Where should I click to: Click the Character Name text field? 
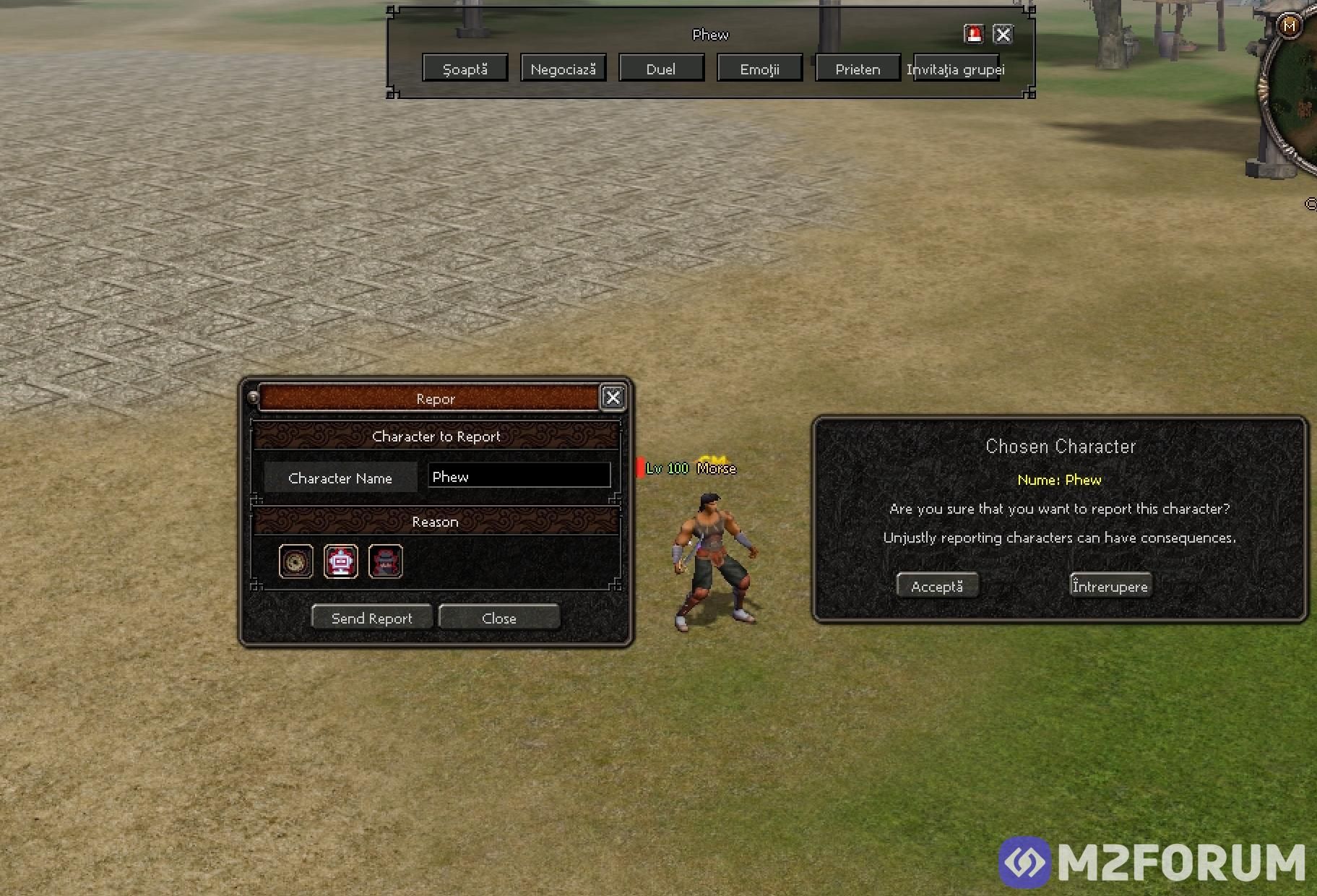519,476
